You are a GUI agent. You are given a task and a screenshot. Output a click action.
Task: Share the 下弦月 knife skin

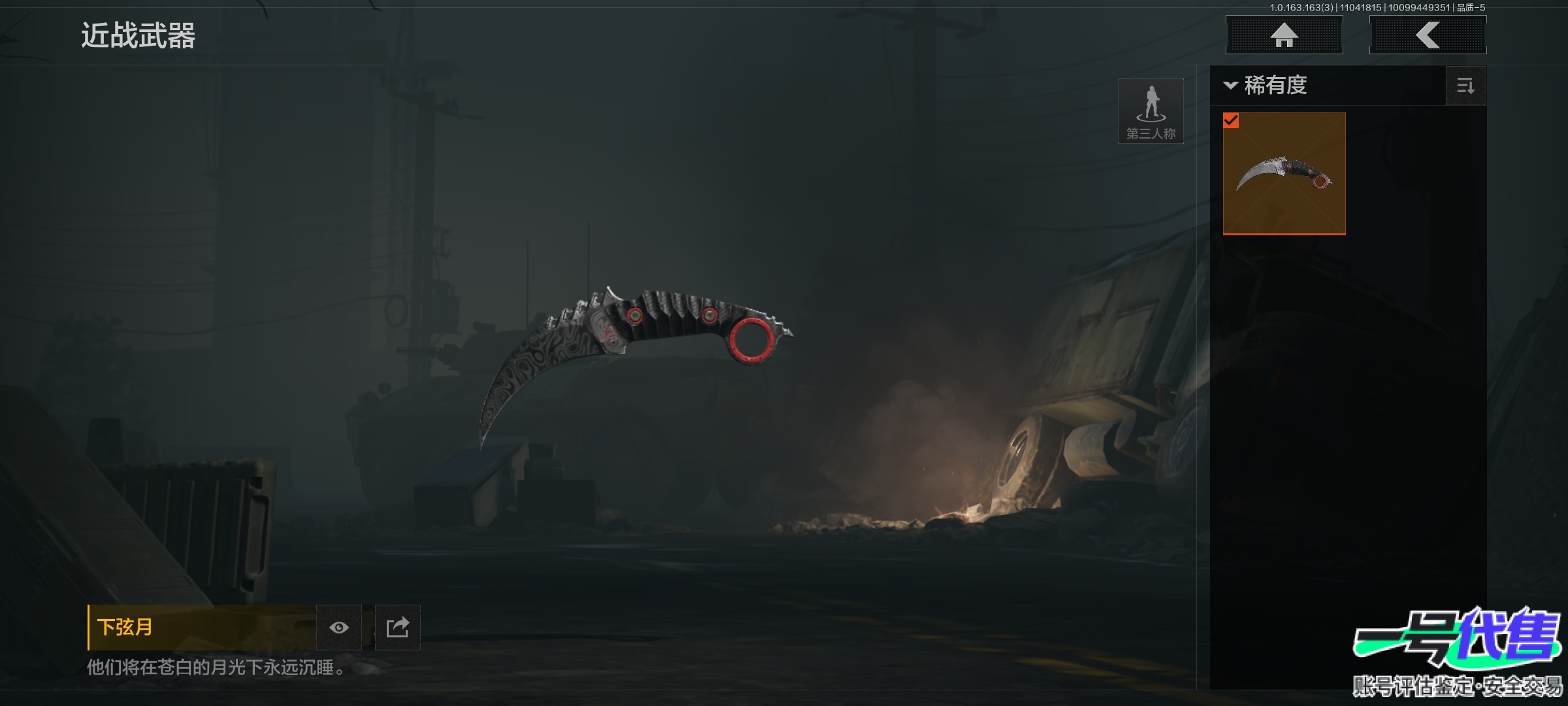(397, 628)
